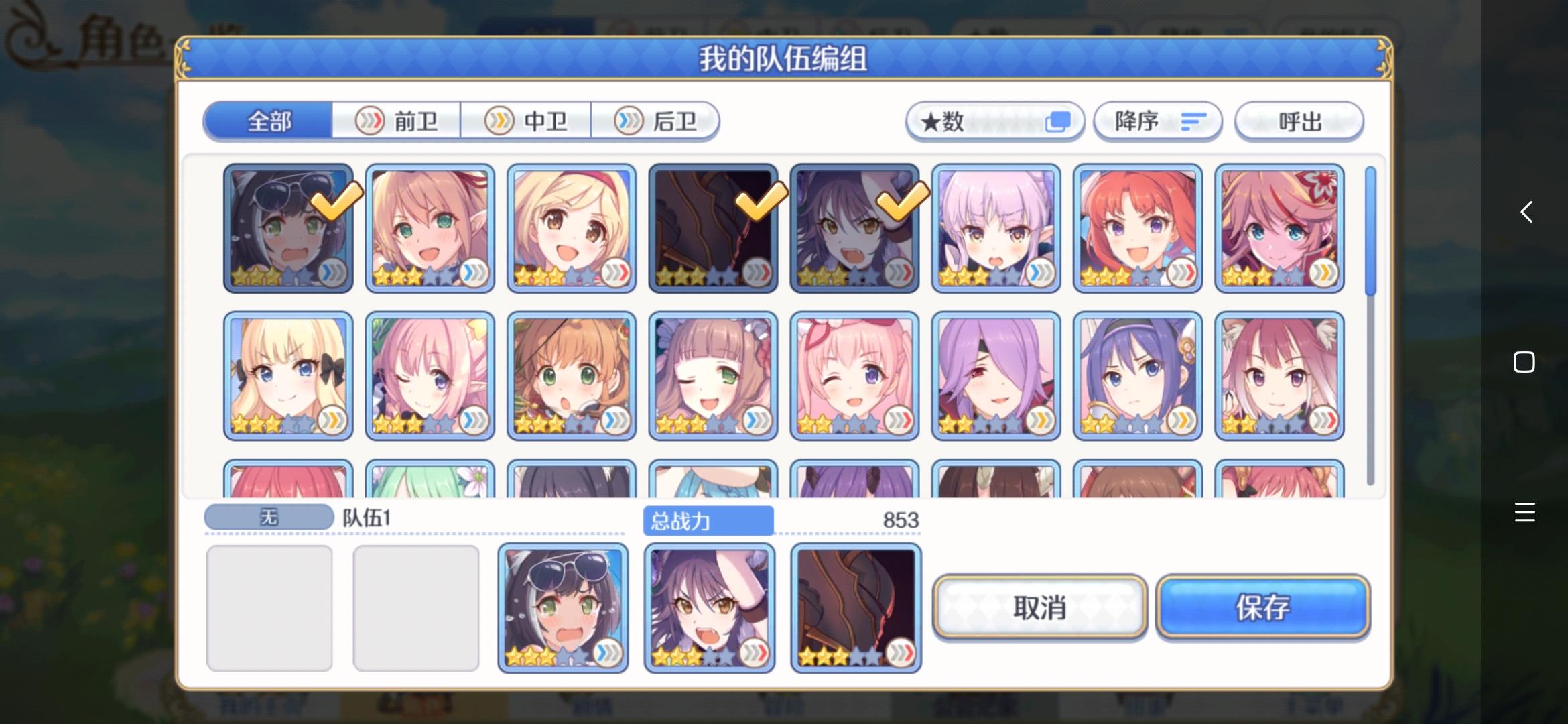
Task: Click the yellow arrow icon on the 中卫 tab
Action: (499, 121)
